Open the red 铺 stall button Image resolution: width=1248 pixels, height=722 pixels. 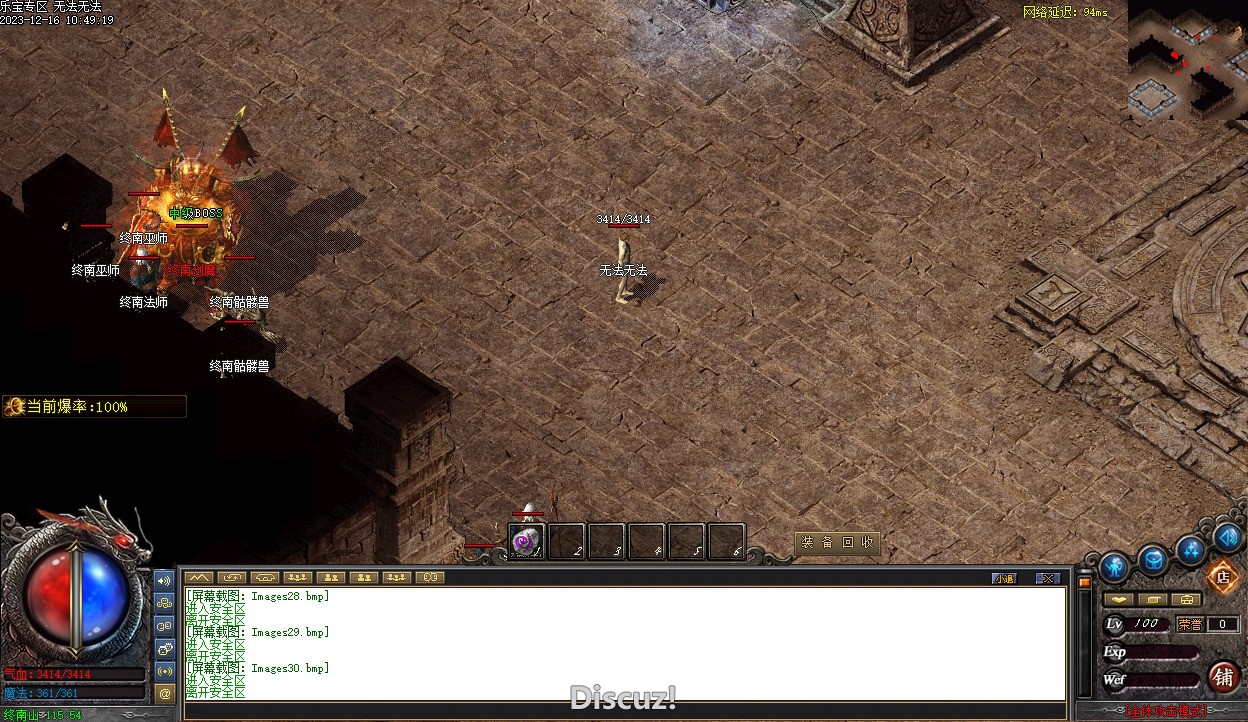[1223, 676]
